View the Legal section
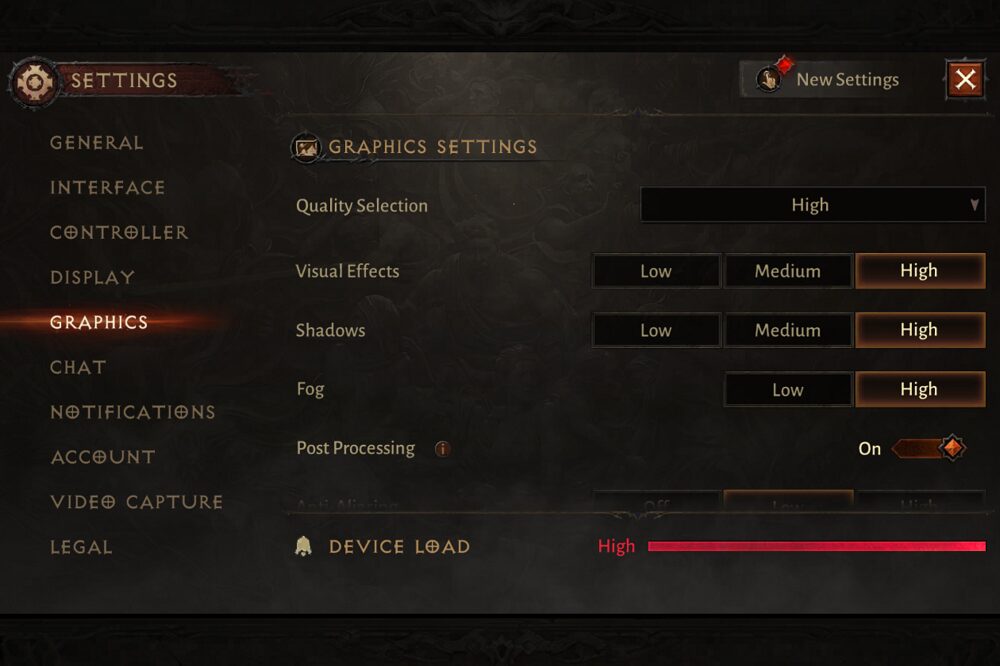This screenshot has height=666, width=1000. [x=81, y=548]
